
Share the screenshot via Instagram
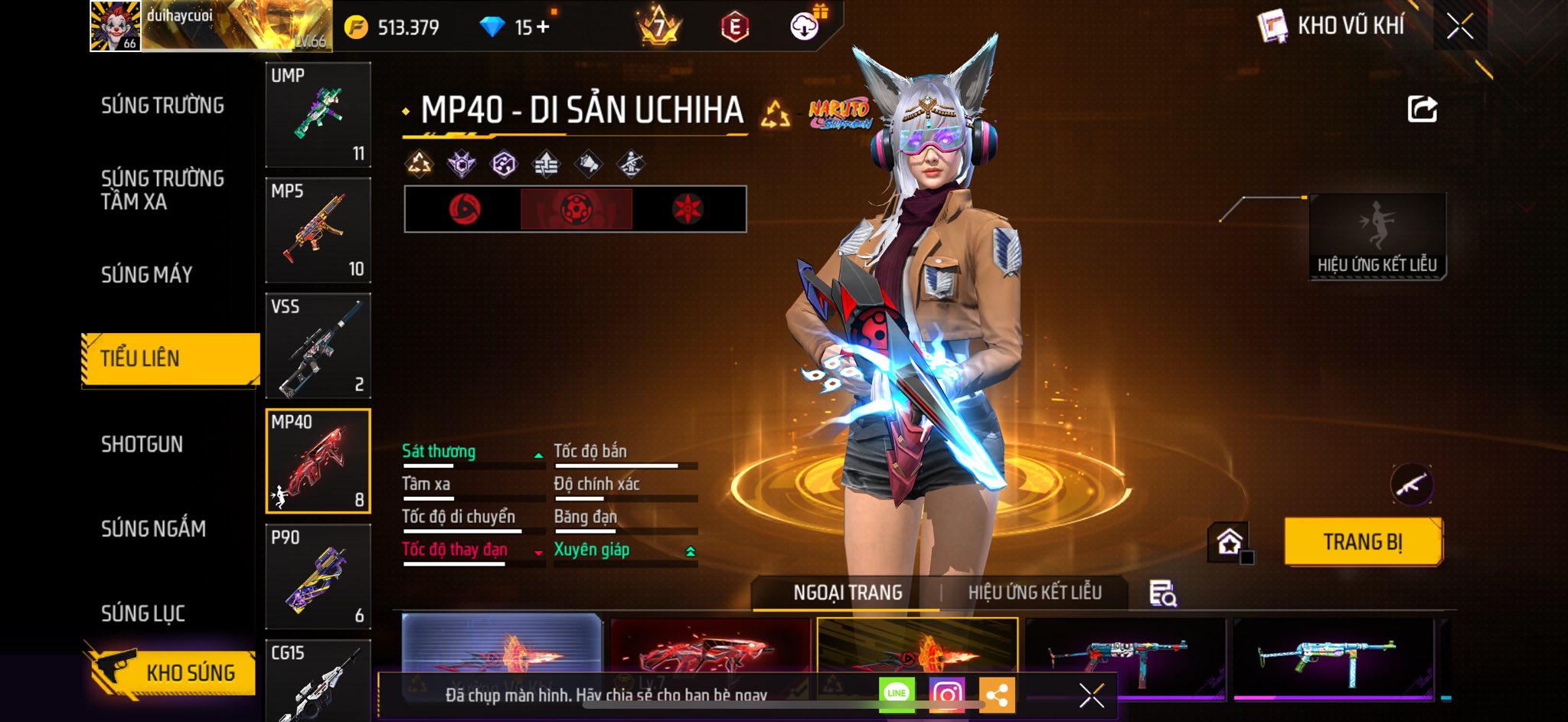pos(947,694)
